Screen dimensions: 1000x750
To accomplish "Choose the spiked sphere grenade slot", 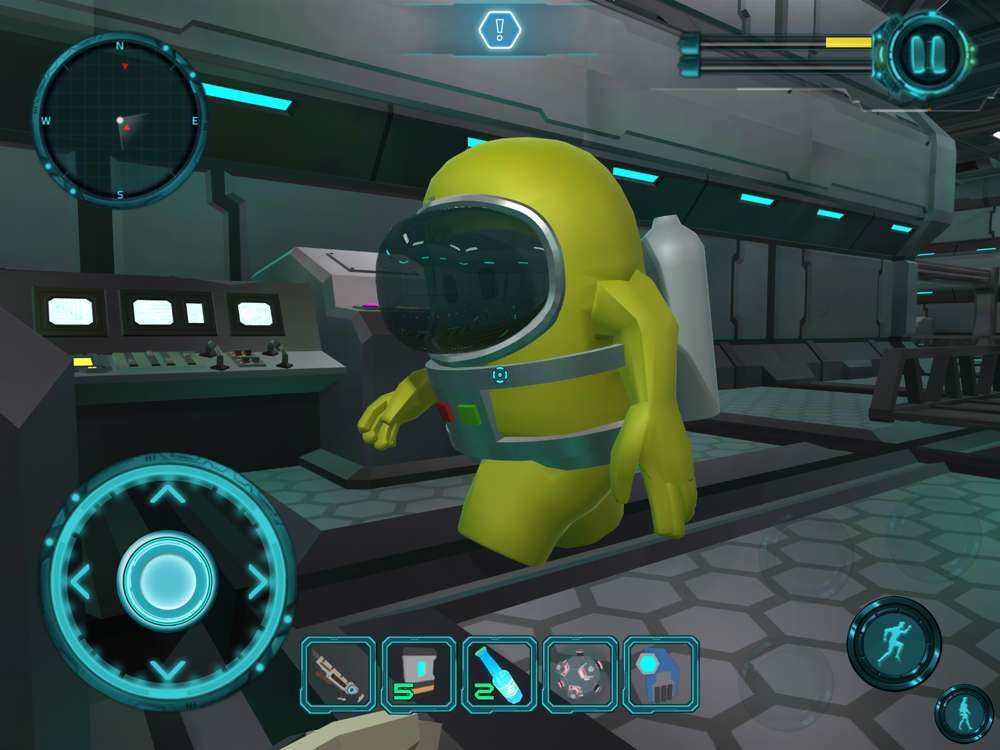I will pos(580,674).
